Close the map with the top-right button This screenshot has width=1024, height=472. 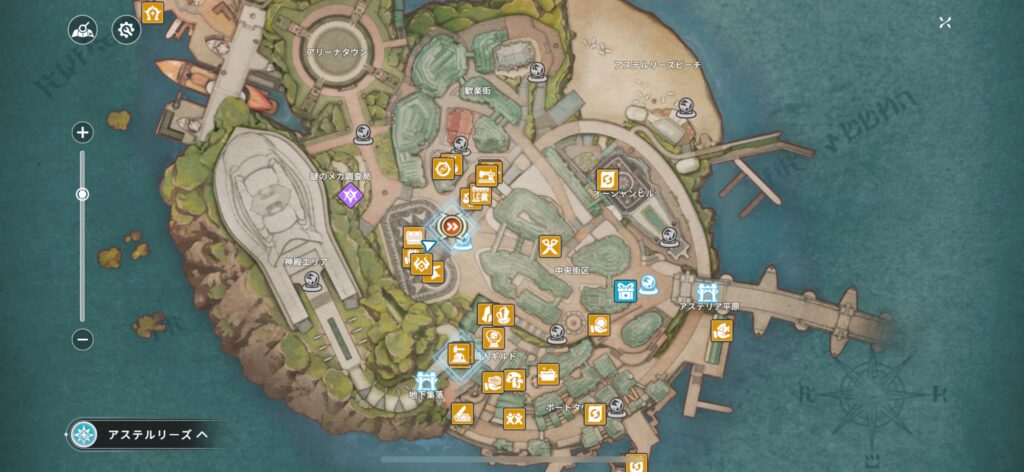coord(945,23)
